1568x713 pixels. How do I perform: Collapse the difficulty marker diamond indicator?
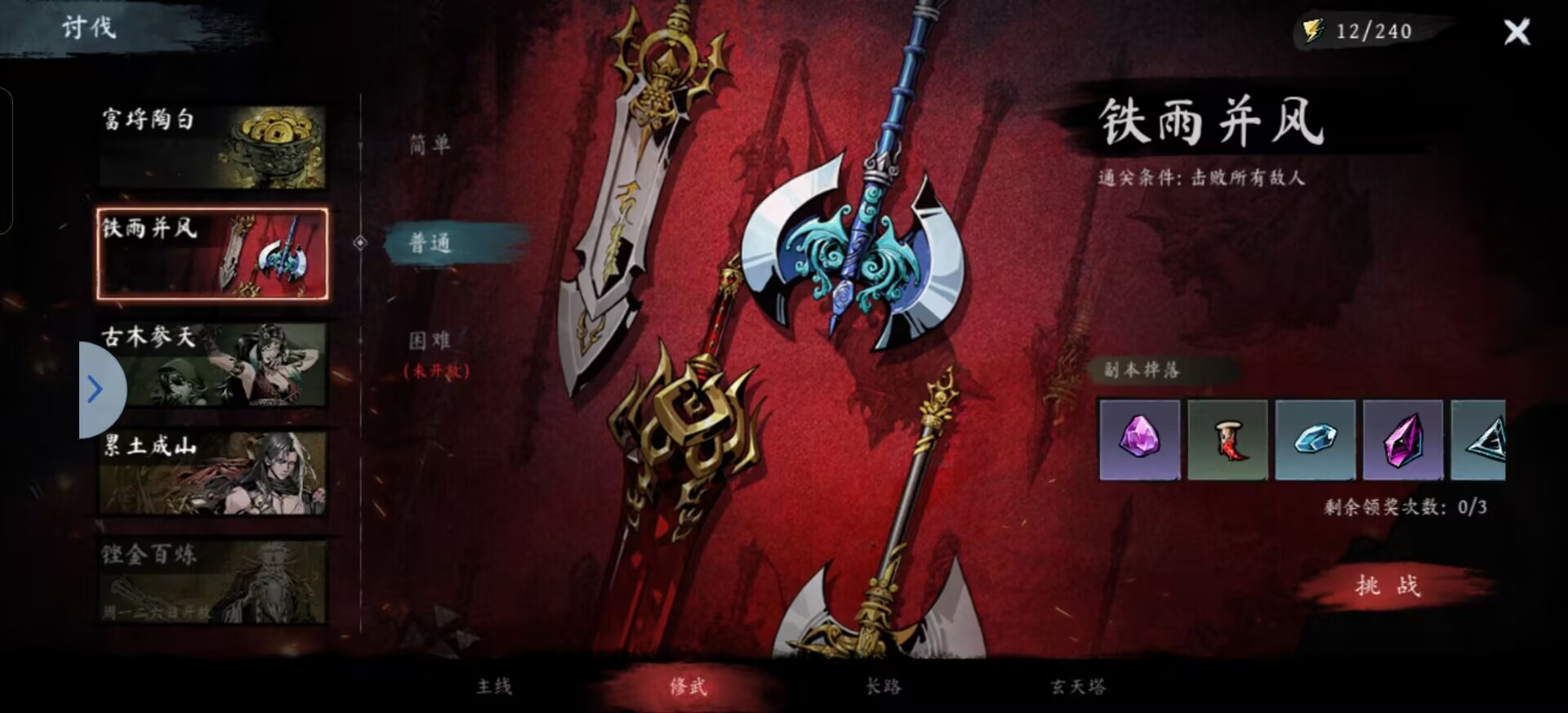359,241
